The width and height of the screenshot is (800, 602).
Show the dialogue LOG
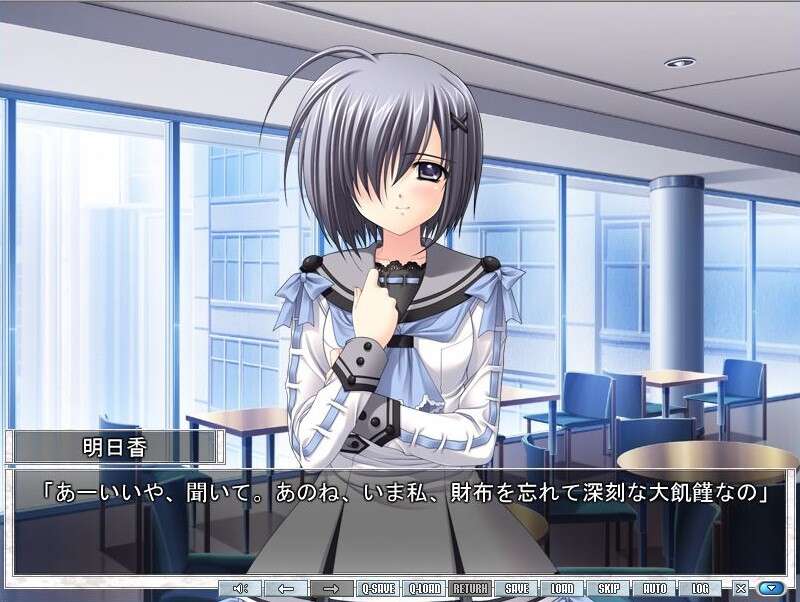700,589
